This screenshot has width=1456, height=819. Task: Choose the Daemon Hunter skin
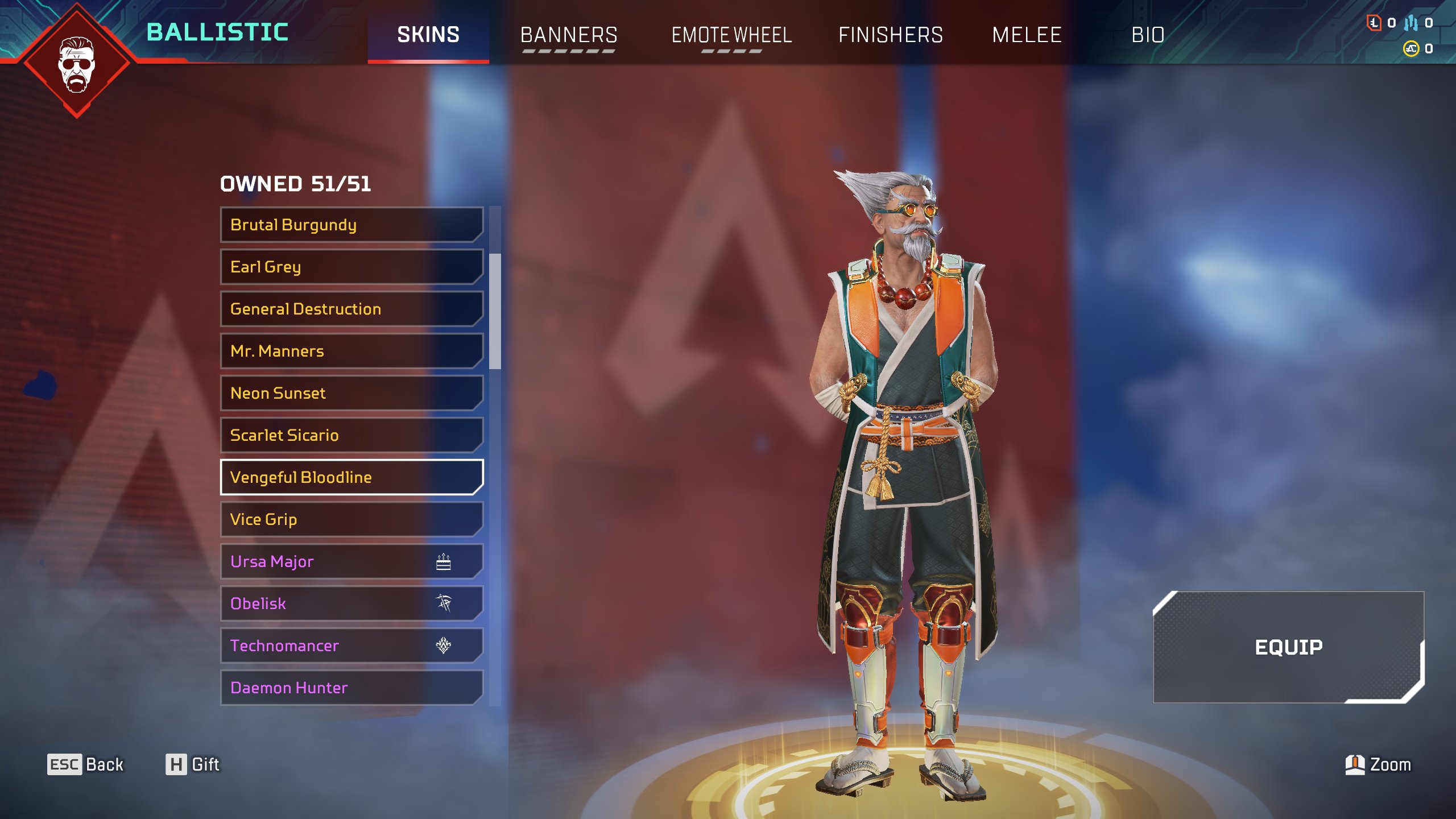(x=351, y=688)
